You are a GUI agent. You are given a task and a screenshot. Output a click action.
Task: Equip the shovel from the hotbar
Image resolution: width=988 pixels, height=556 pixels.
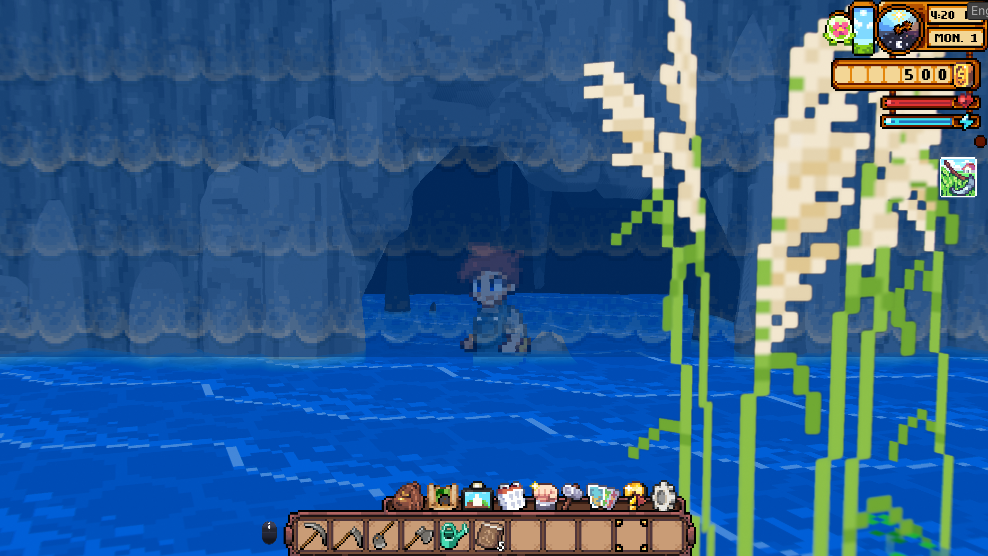coord(384,533)
